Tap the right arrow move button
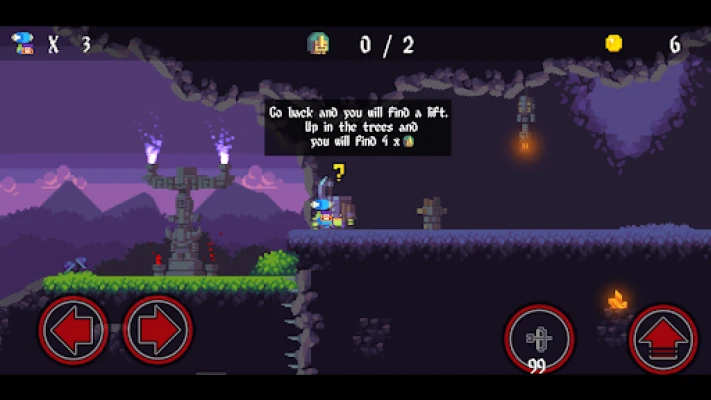The width and height of the screenshot is (711, 400). [x=158, y=330]
